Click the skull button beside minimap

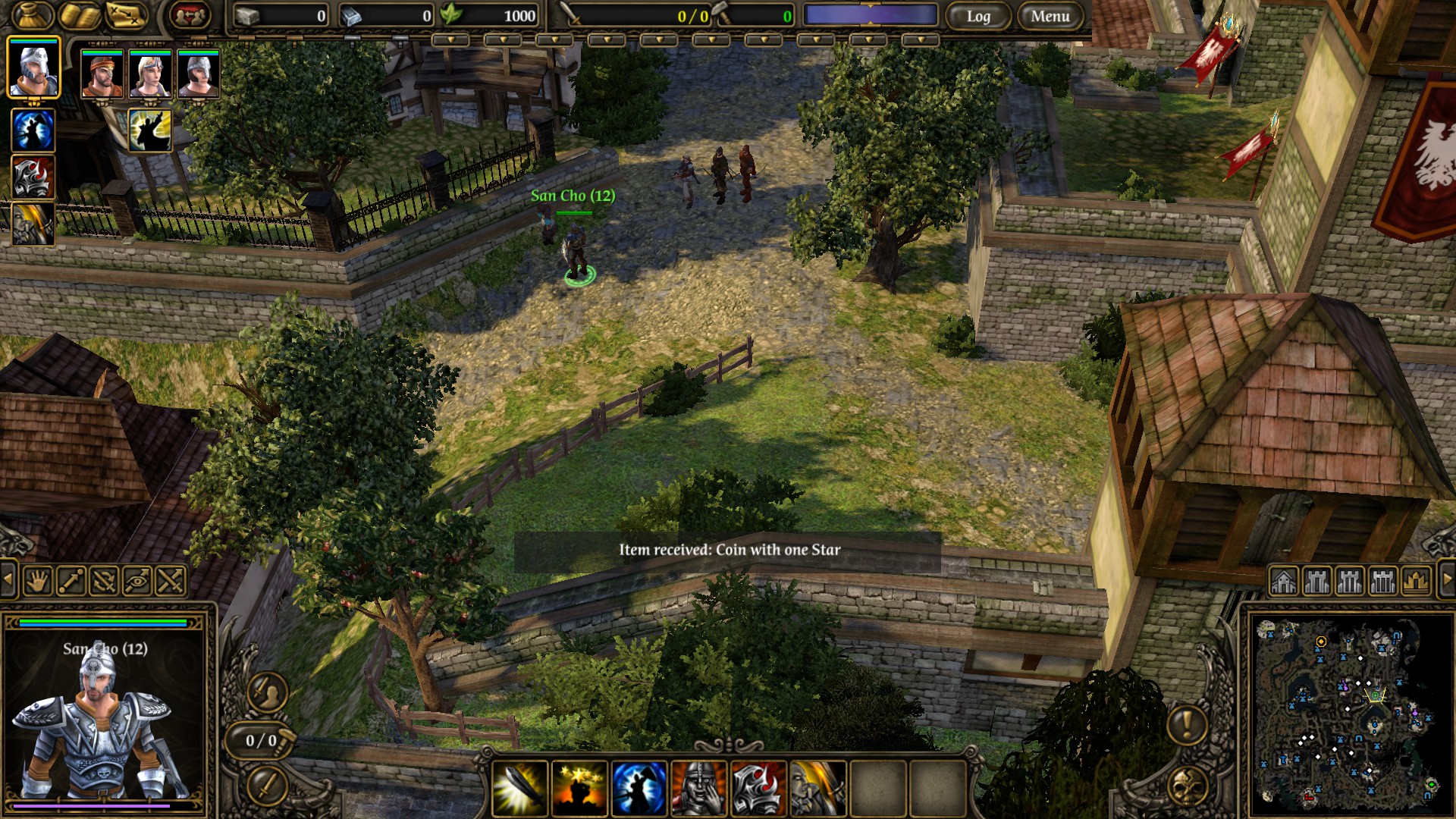tap(1187, 787)
